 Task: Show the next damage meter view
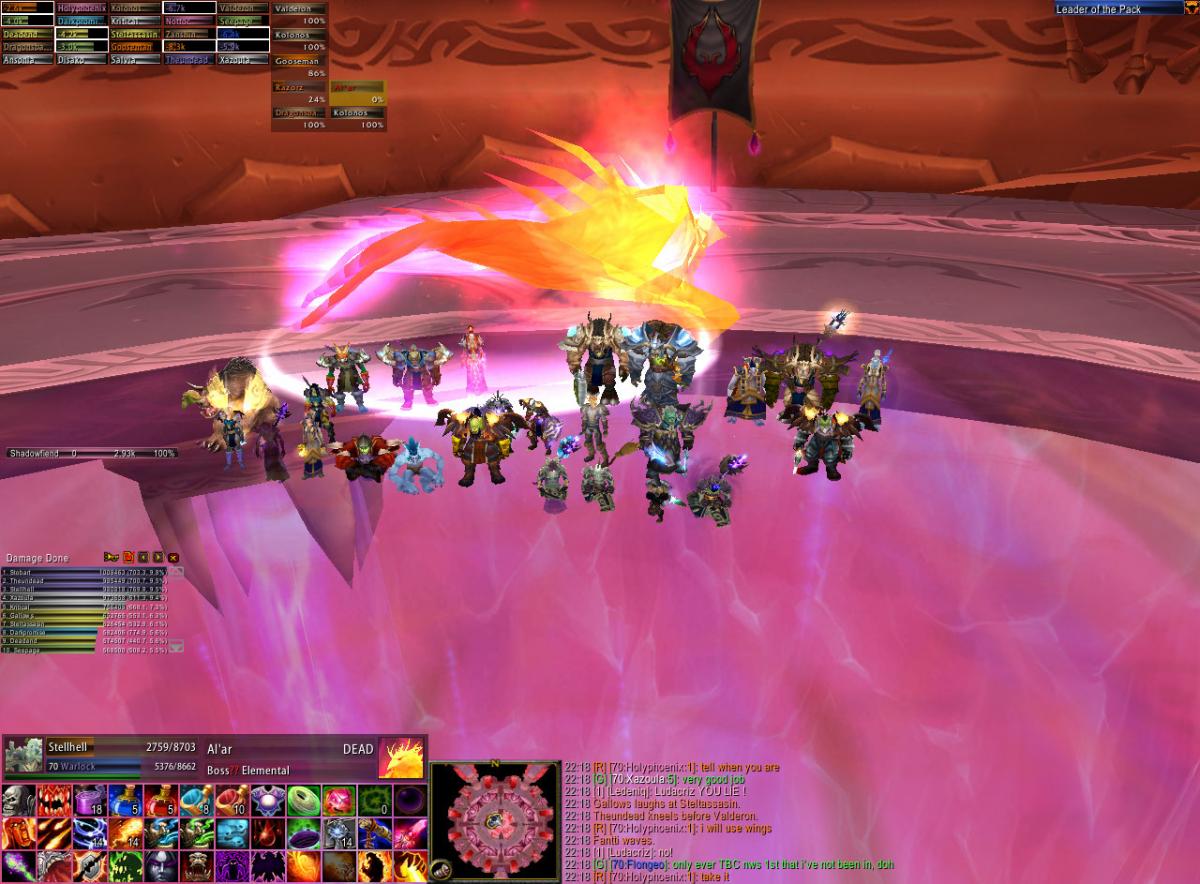tap(158, 557)
